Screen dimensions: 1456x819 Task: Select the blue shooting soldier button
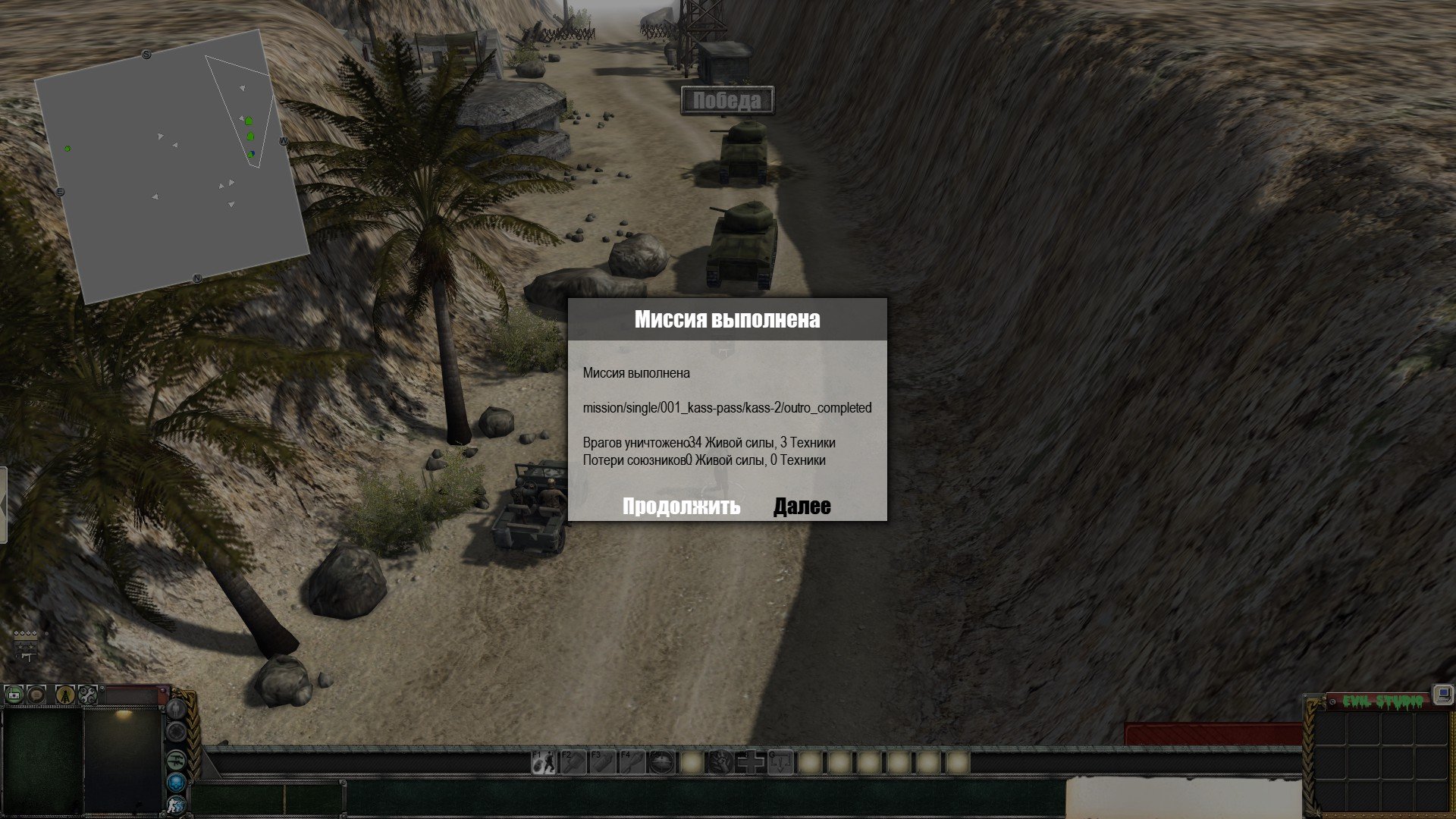pos(176,805)
